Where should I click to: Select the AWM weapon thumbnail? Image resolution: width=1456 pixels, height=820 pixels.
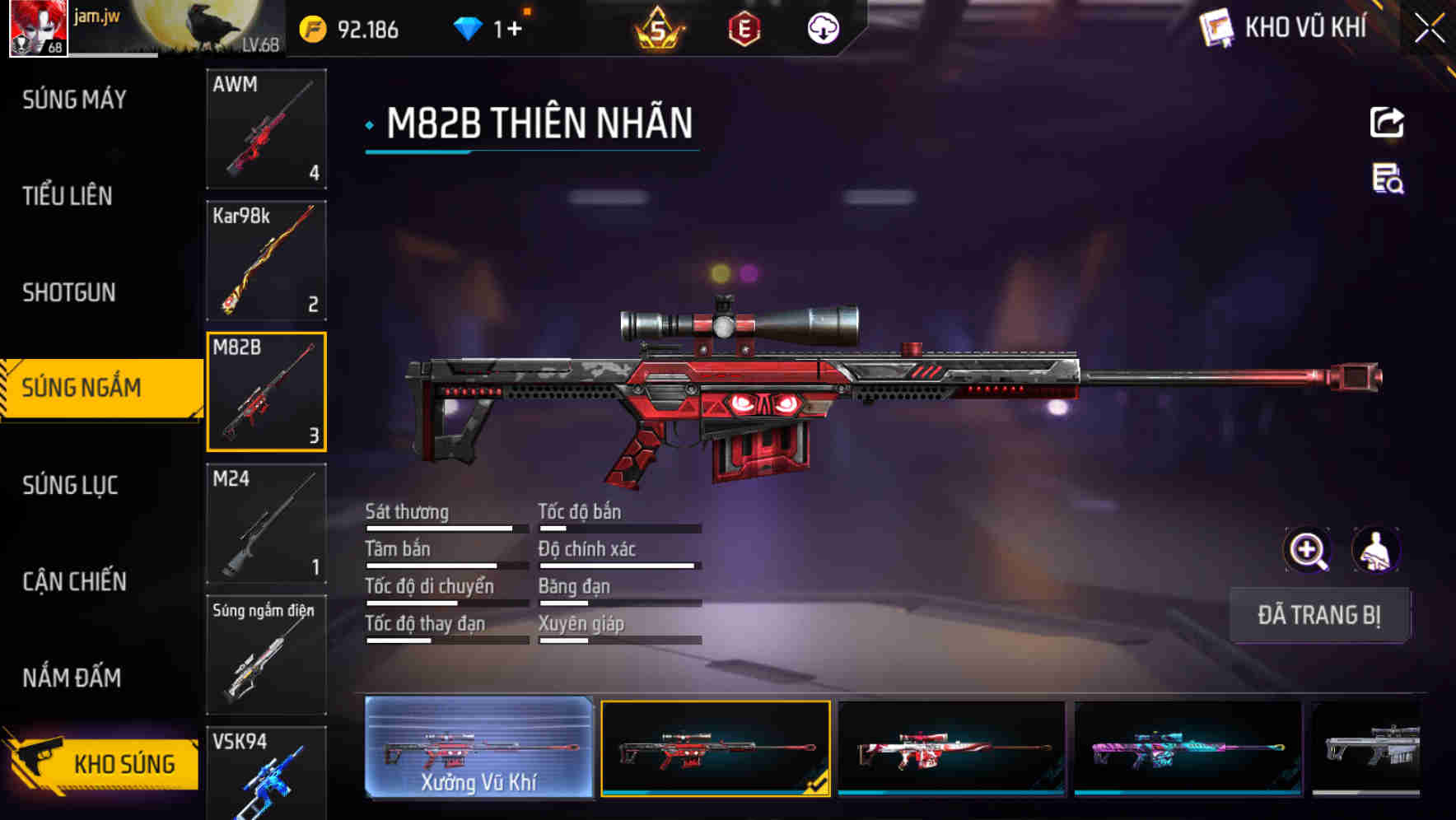(265, 130)
